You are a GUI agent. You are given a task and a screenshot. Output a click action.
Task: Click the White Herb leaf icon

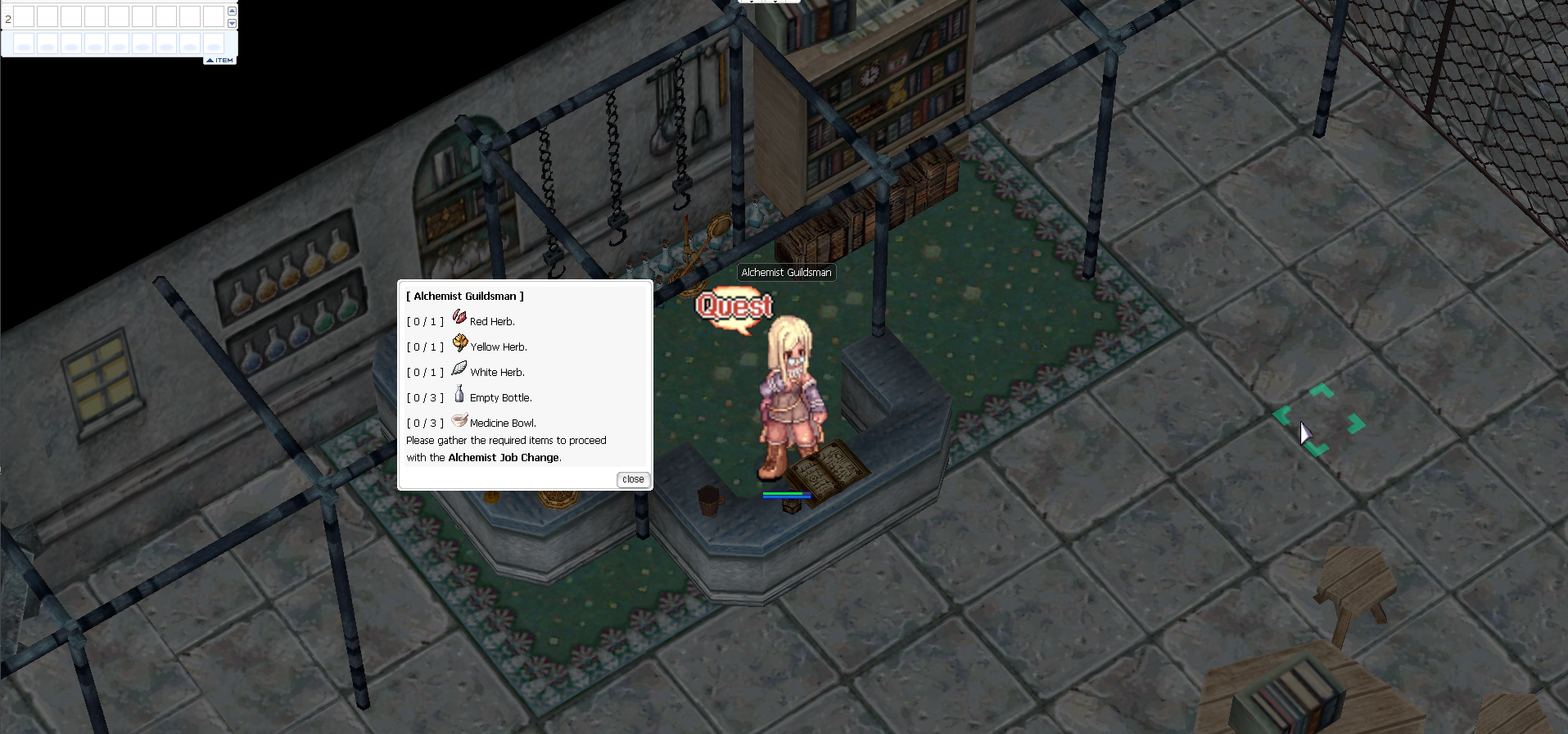click(x=459, y=369)
